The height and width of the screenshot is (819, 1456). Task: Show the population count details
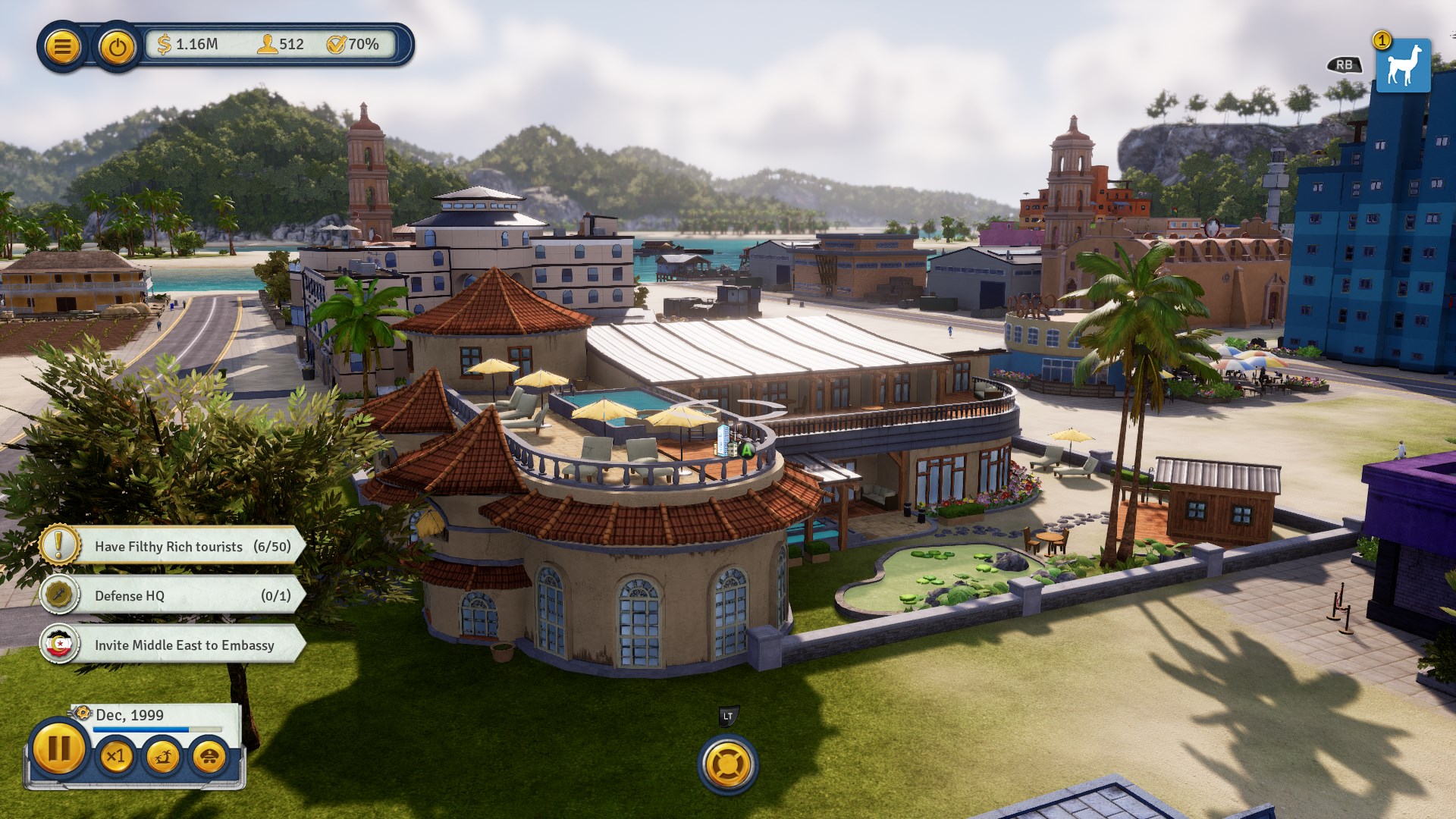pyautogui.click(x=281, y=45)
